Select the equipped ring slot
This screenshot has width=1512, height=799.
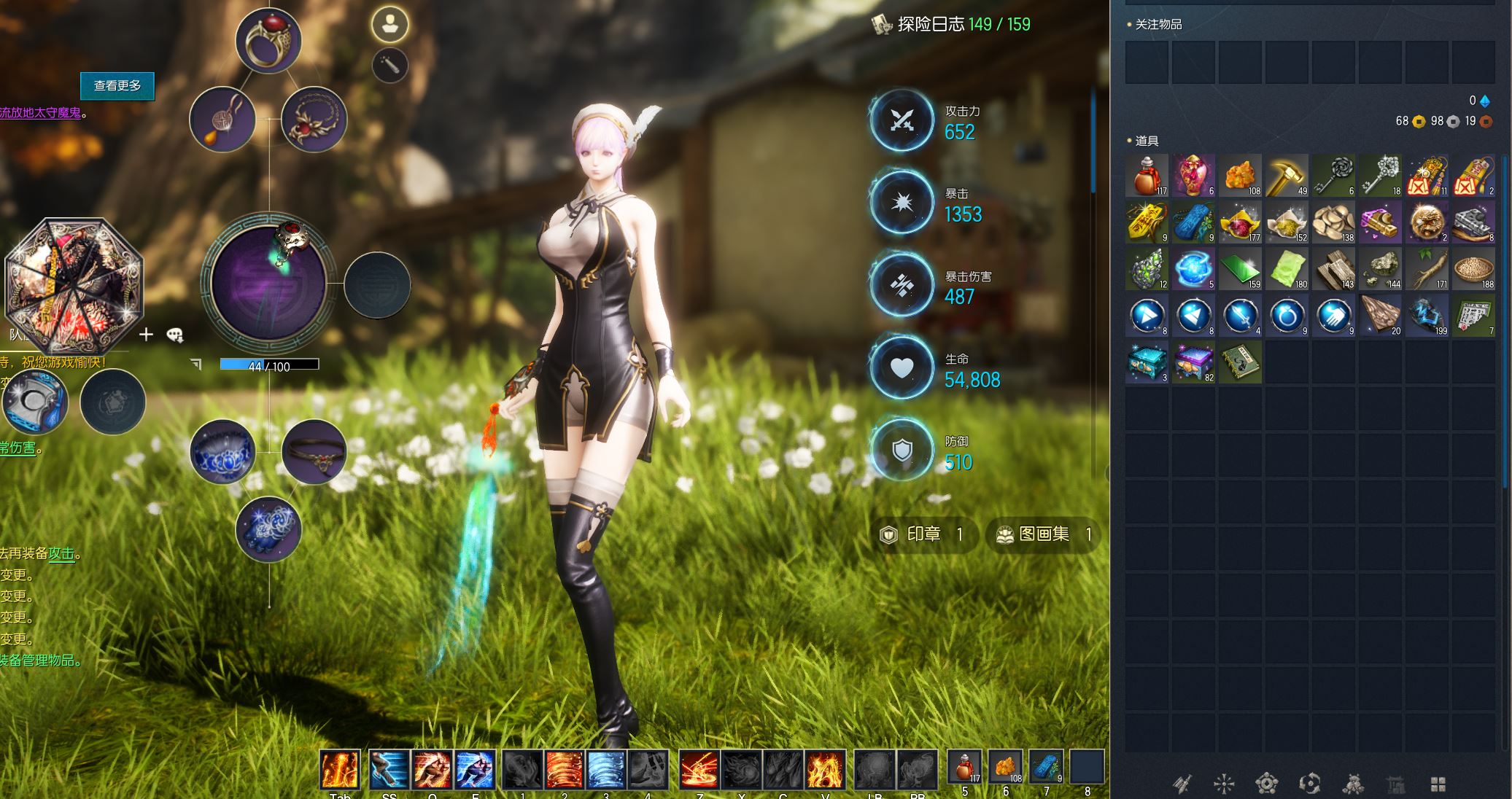tap(268, 41)
